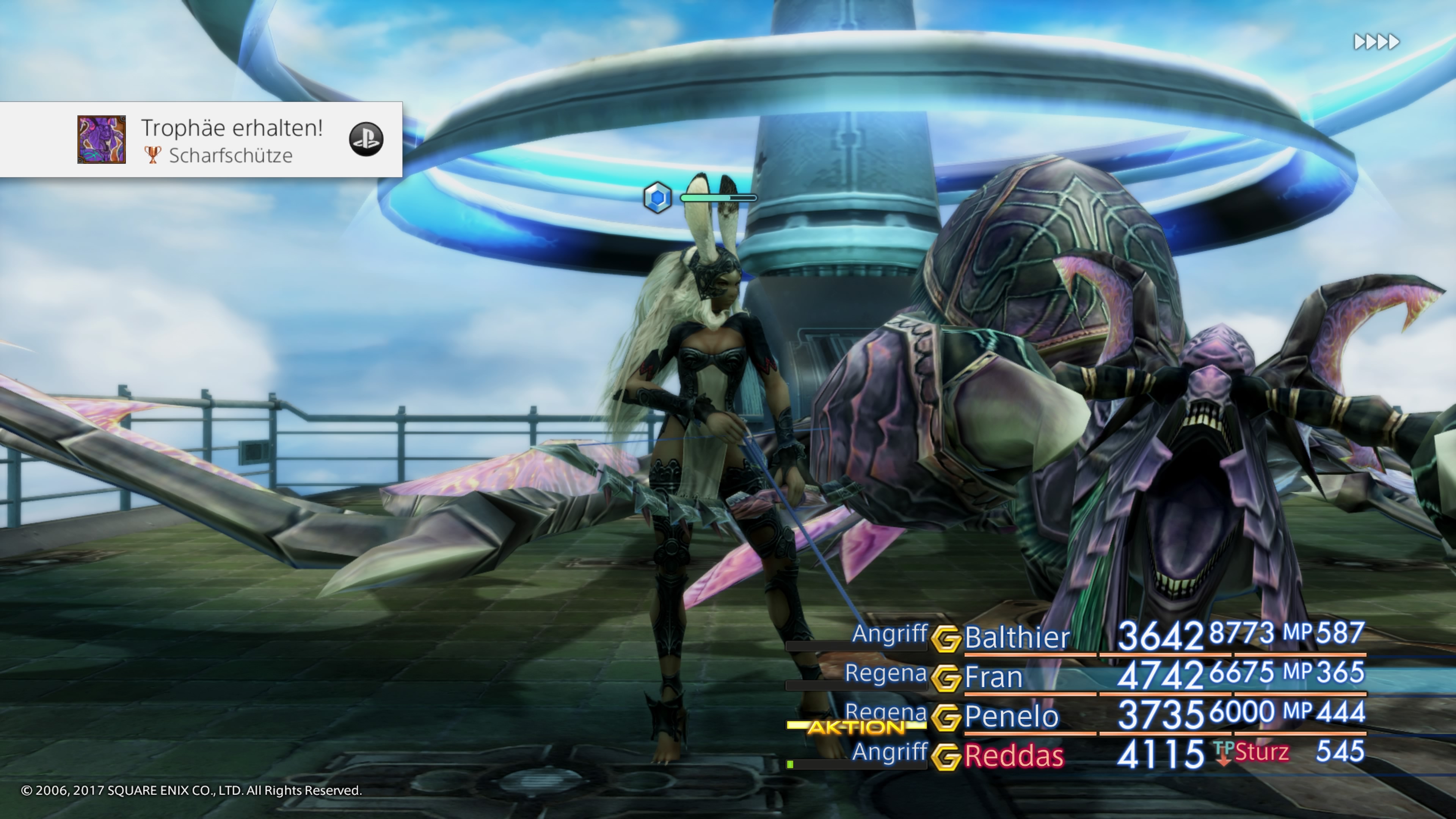The width and height of the screenshot is (1456, 819).
Task: Click the PlayStation logo on the notification
Action: coord(366,139)
